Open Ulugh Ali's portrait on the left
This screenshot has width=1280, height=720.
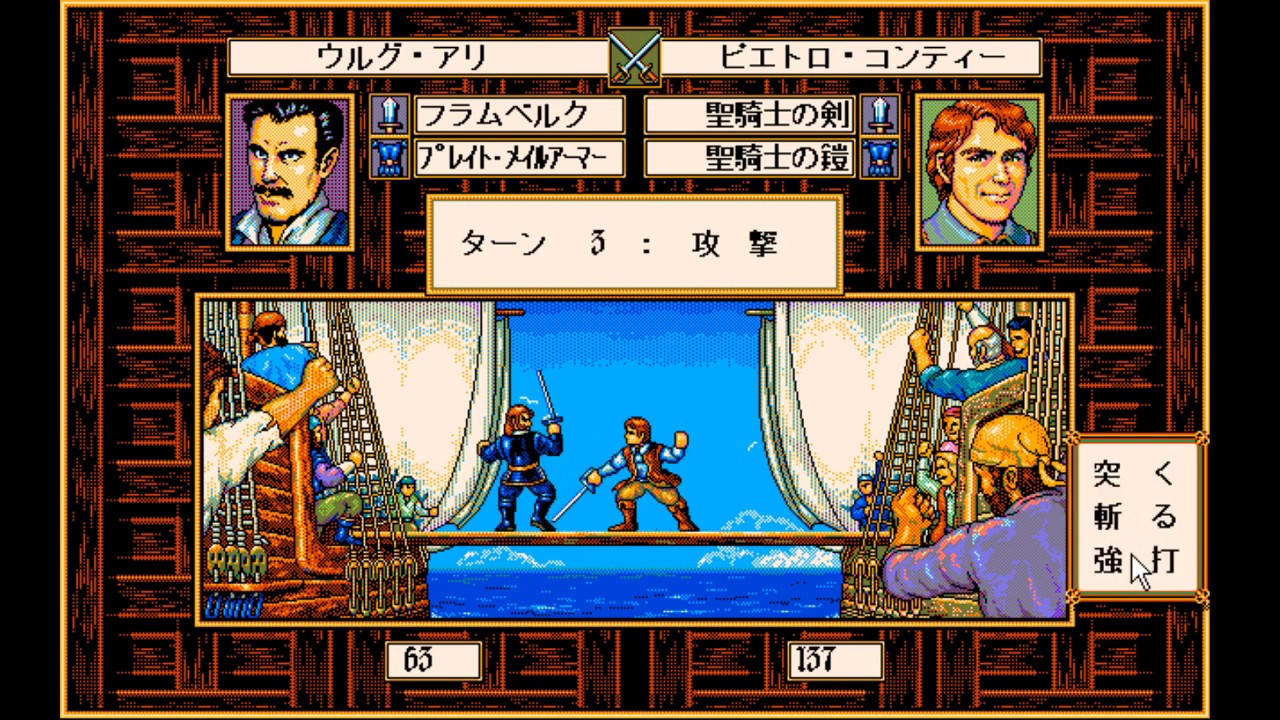click(x=289, y=172)
